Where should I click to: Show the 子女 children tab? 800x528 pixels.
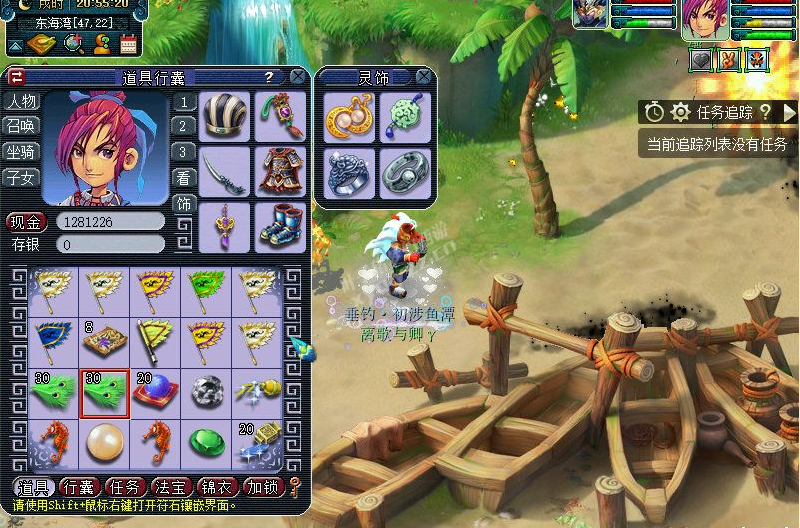pos(21,178)
